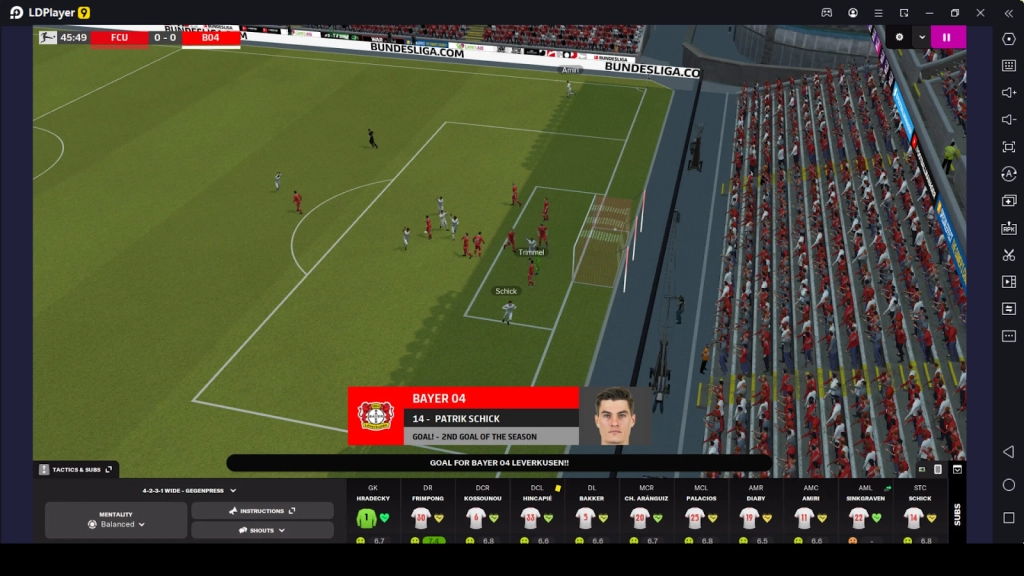Select striker Schick's player card
1024x576 pixels.
[x=913, y=517]
